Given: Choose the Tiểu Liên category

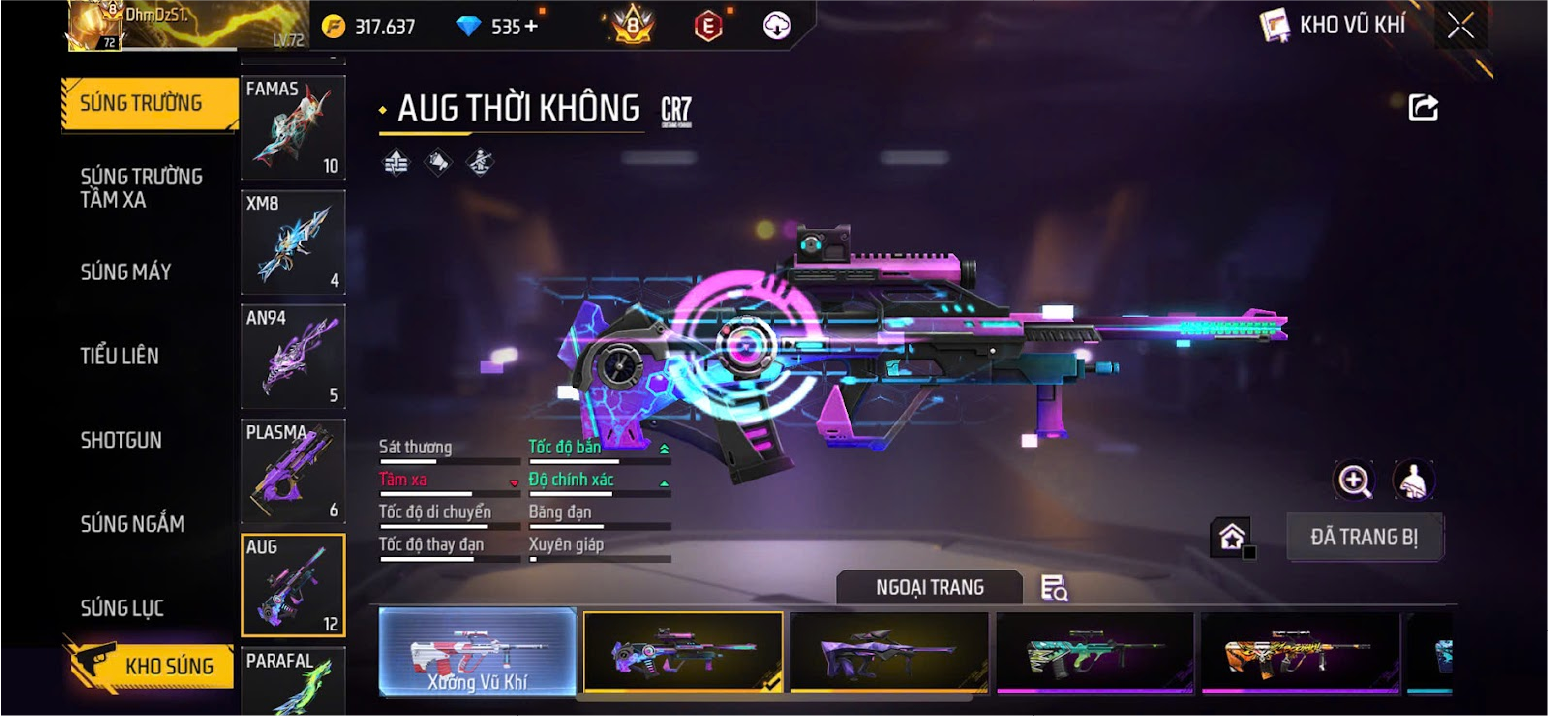Looking at the screenshot, I should point(120,356).
